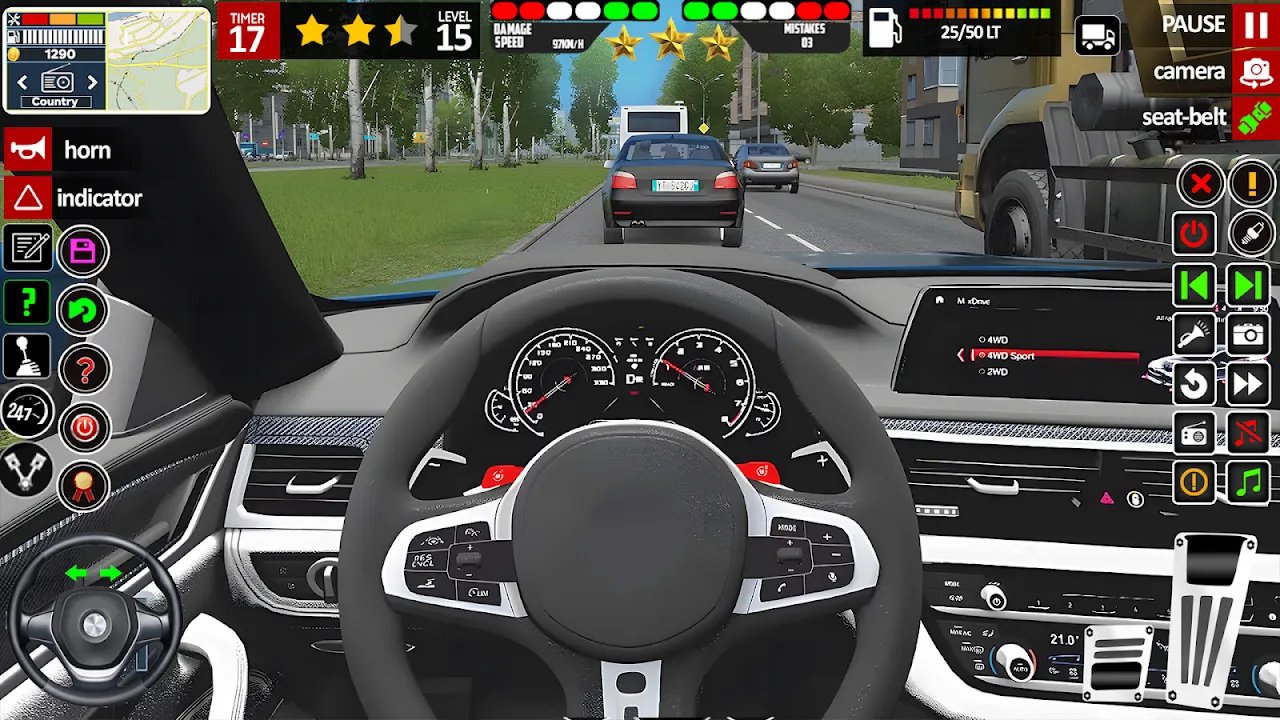The width and height of the screenshot is (1280, 720).
Task: Toggle the flashlight headlights icon
Action: point(1194,334)
